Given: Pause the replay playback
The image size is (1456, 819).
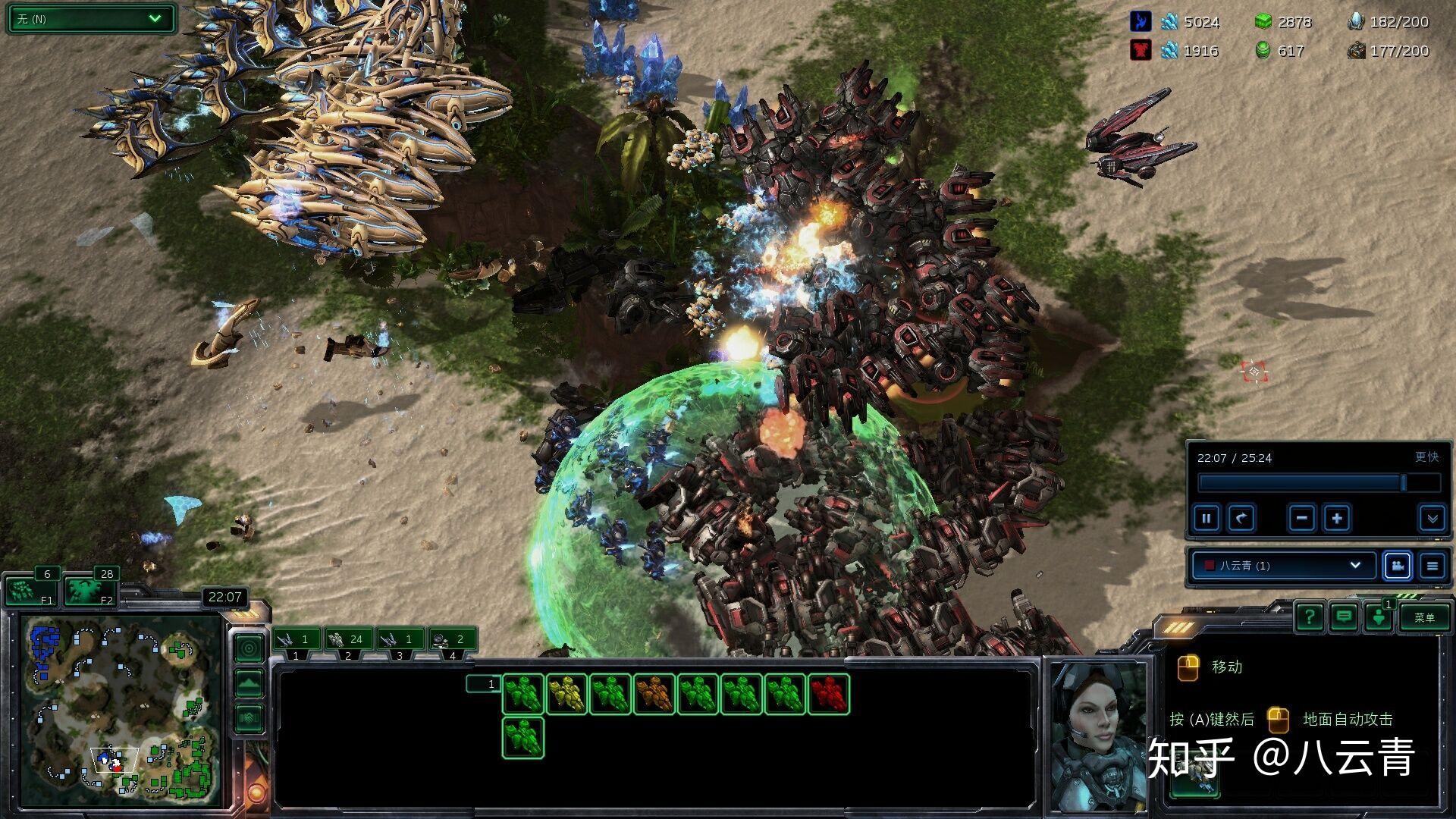Looking at the screenshot, I should pos(1206,519).
